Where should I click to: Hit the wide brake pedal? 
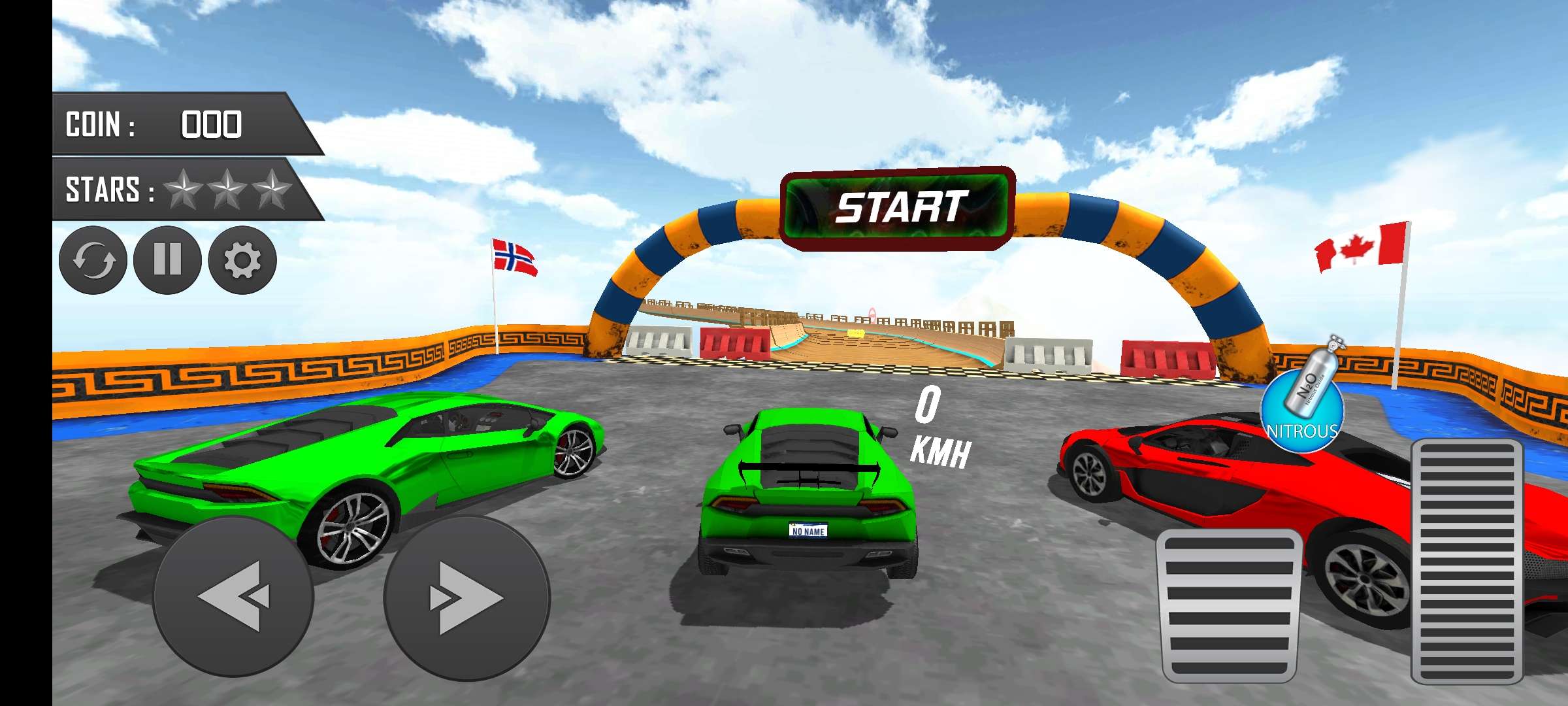pyautogui.click(x=1228, y=605)
